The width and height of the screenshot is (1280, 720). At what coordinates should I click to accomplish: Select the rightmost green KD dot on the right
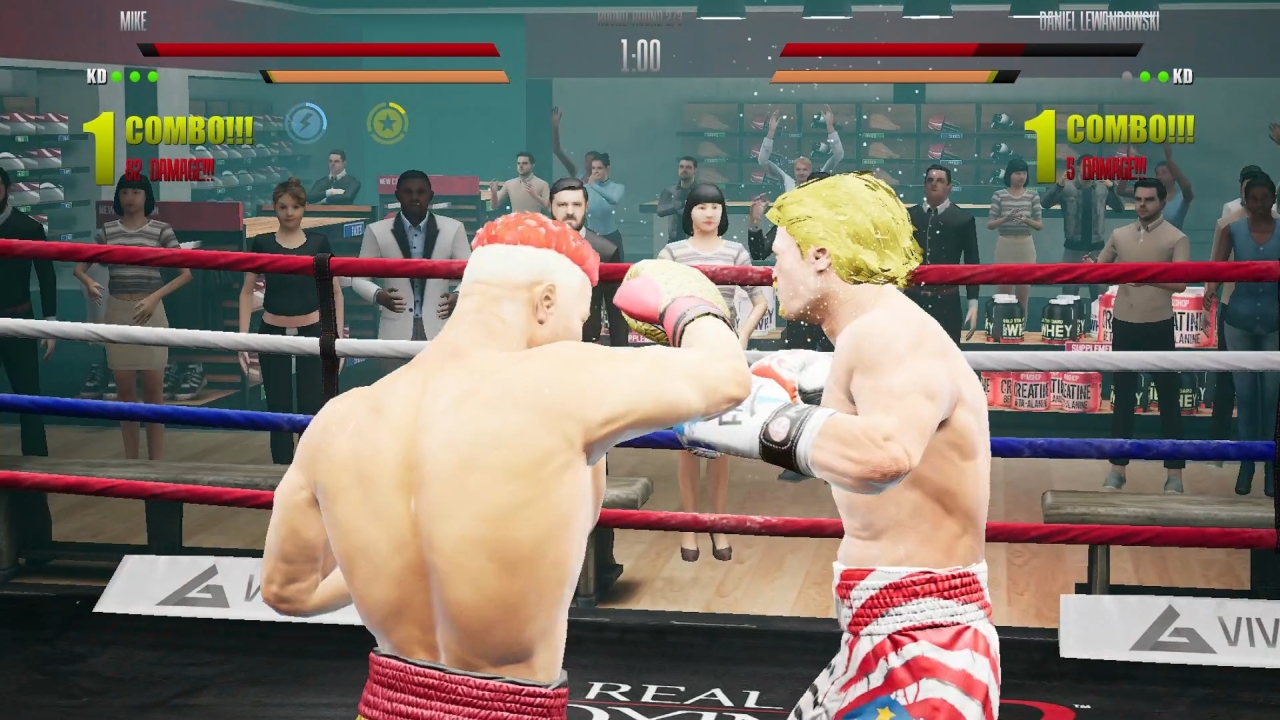(1164, 74)
